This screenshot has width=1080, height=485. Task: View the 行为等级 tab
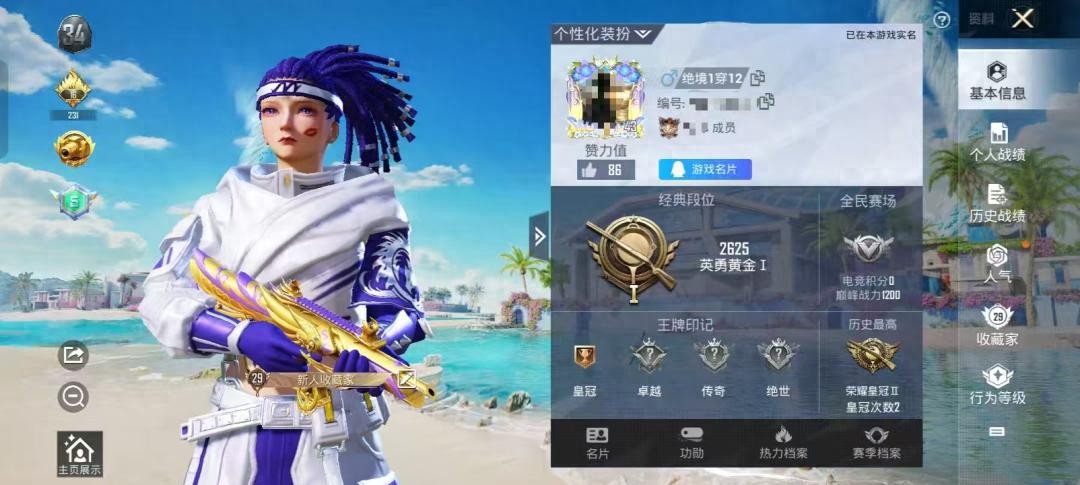[997, 385]
